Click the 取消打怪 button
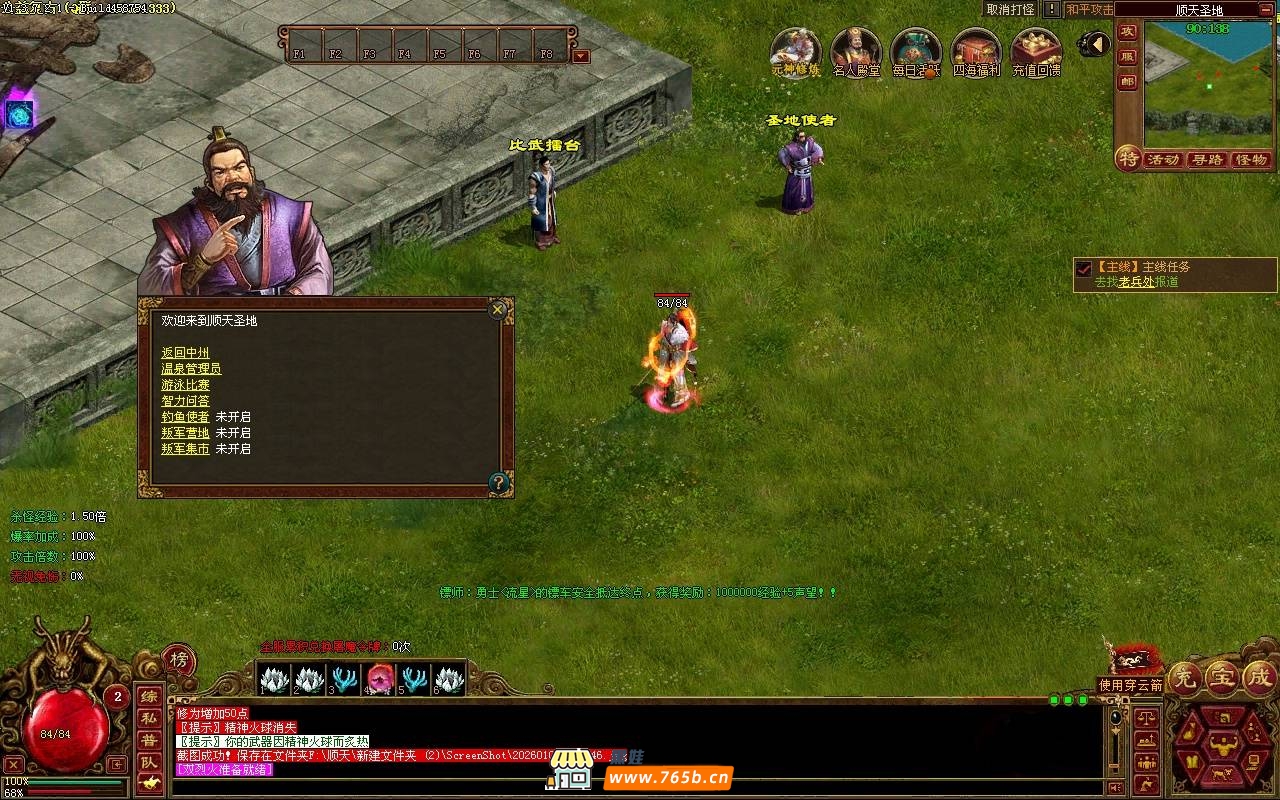This screenshot has height=800, width=1280. click(x=1009, y=9)
